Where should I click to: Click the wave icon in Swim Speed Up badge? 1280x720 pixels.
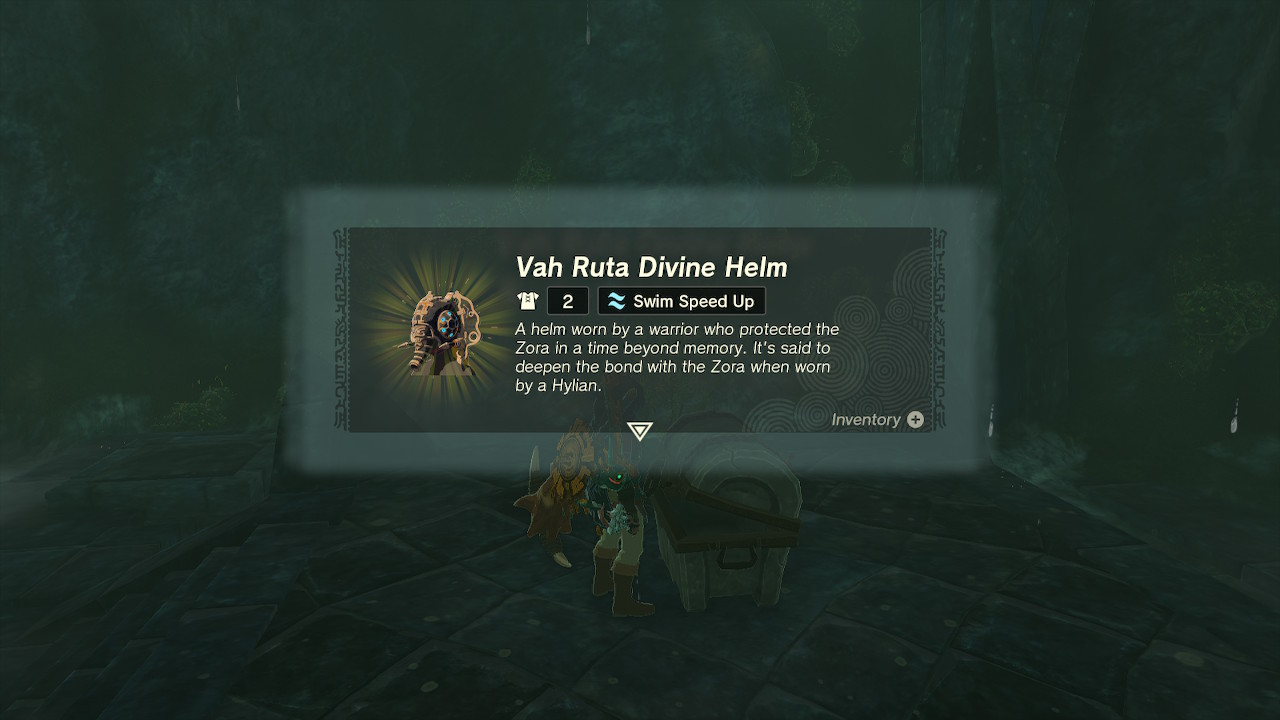[x=618, y=300]
